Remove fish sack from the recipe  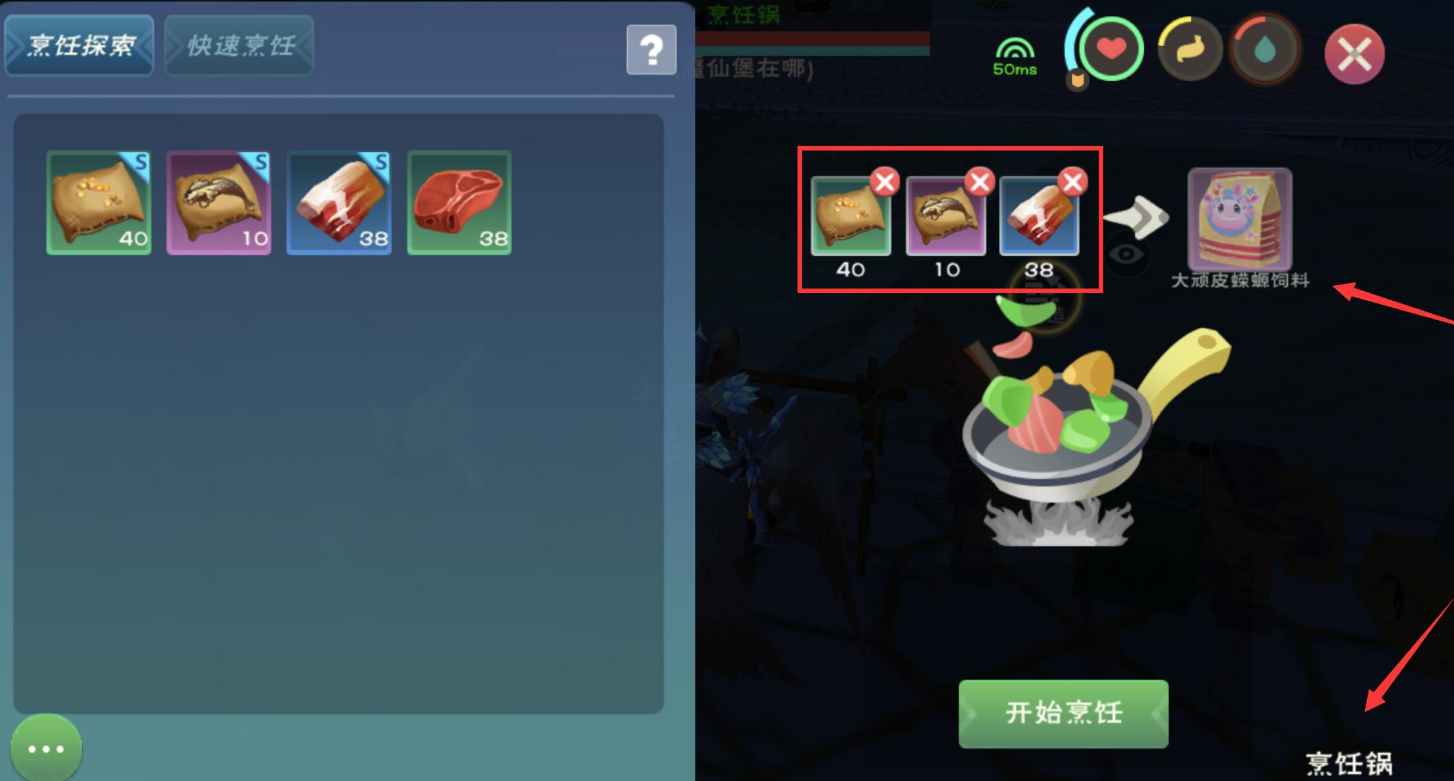978,181
